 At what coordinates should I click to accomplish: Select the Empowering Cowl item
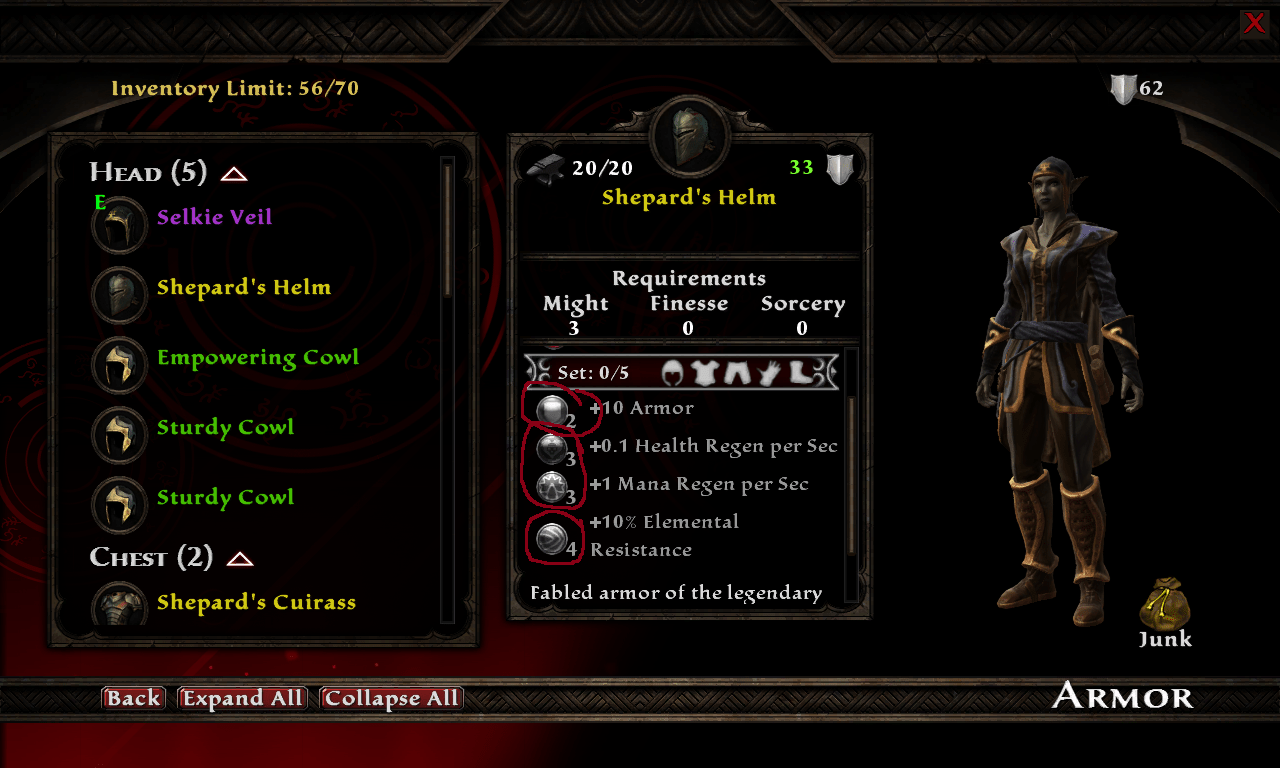(258, 357)
